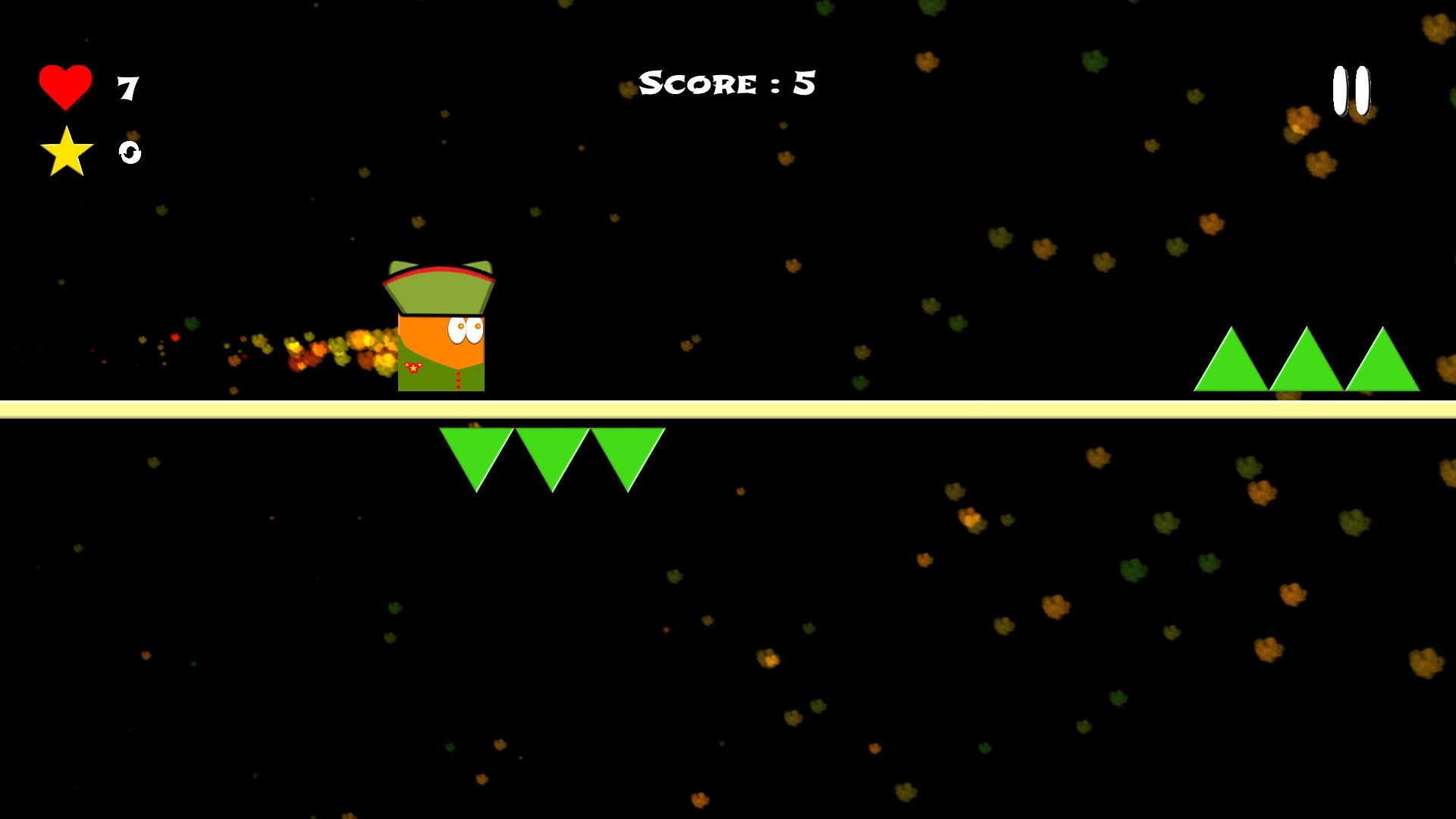
Task: Click the lives counter showing 7
Action: point(127,87)
